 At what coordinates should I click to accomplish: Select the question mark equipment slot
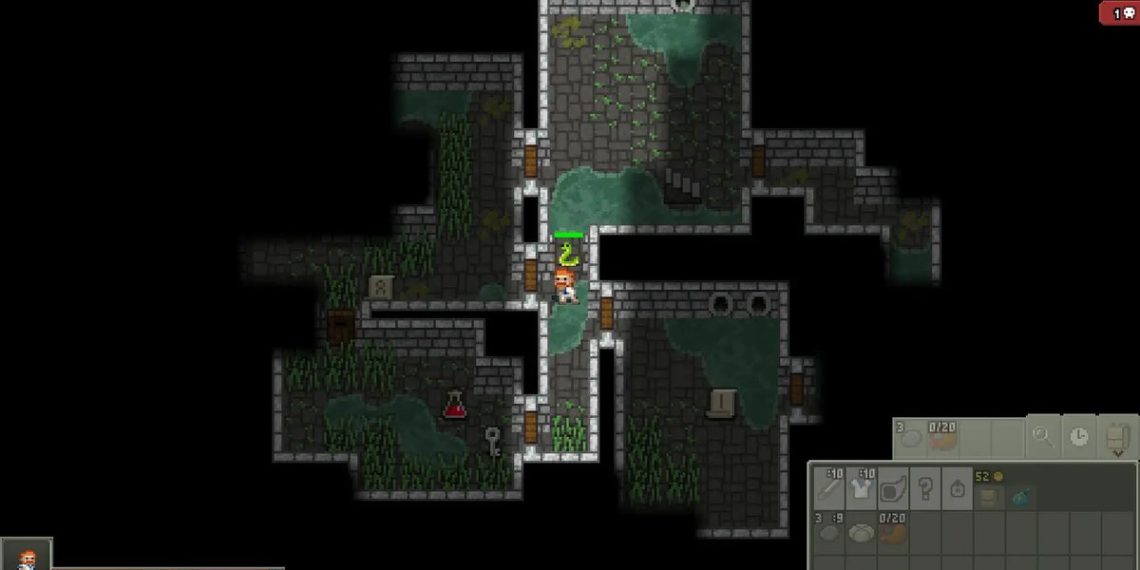(x=925, y=488)
